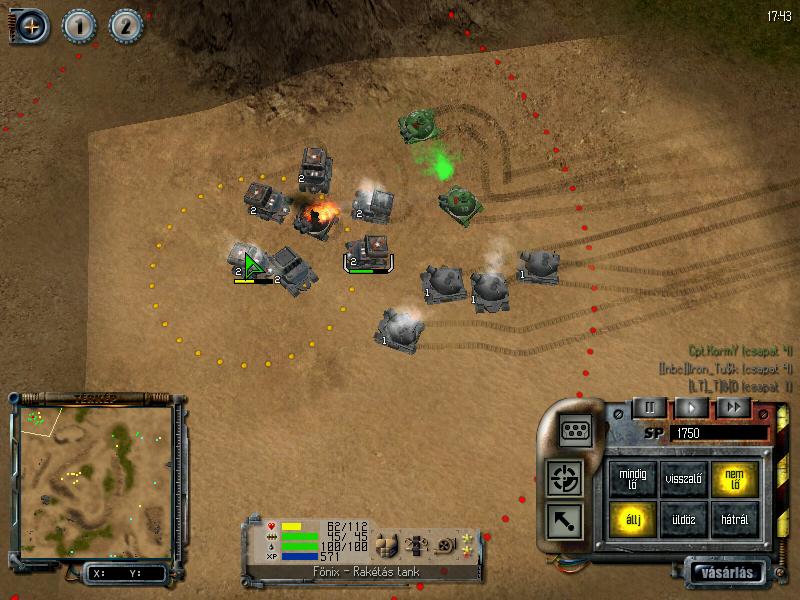Select the arrow move command icon
The width and height of the screenshot is (800, 600).
[x=565, y=518]
